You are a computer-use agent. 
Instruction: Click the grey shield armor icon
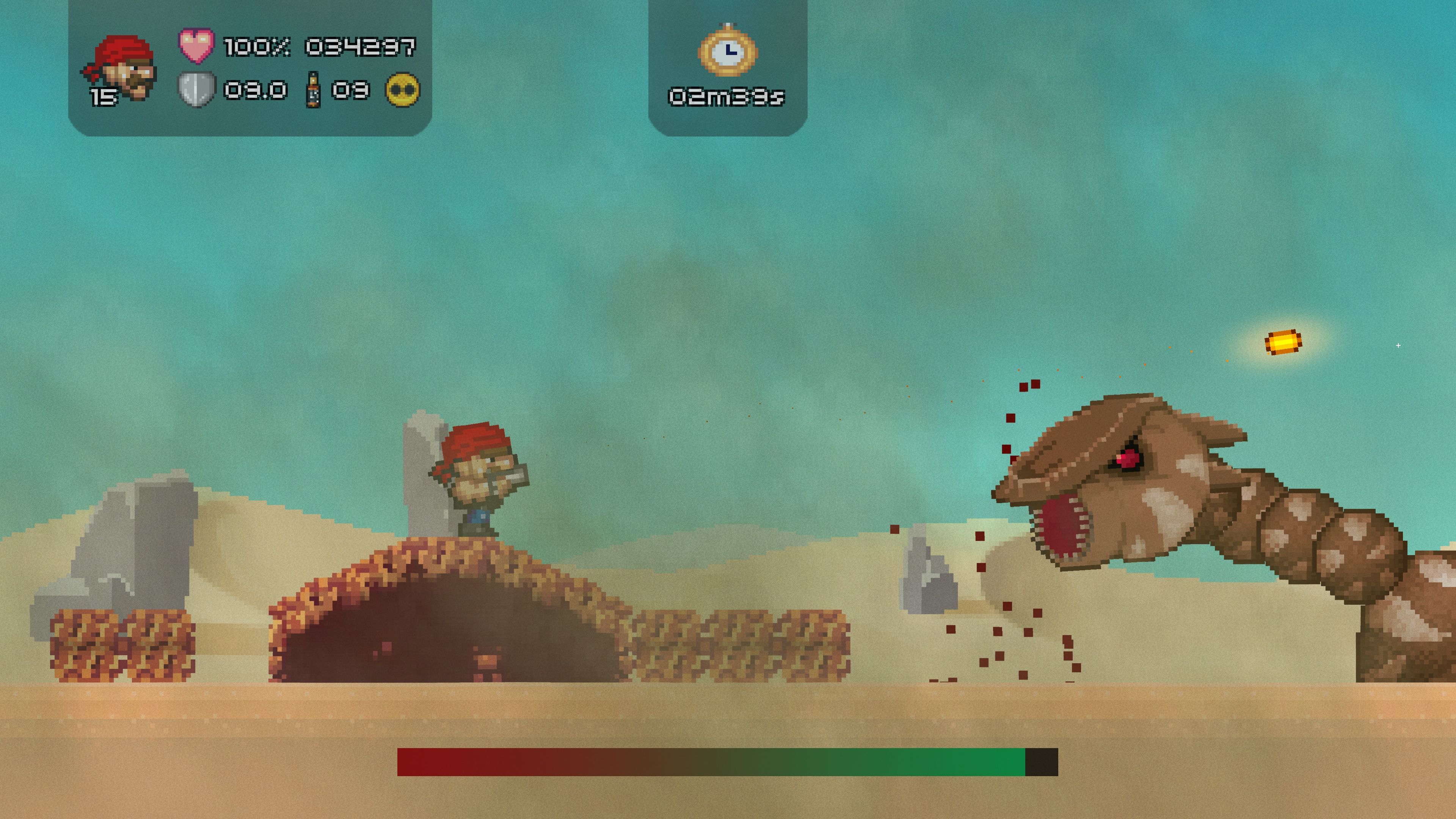(196, 89)
